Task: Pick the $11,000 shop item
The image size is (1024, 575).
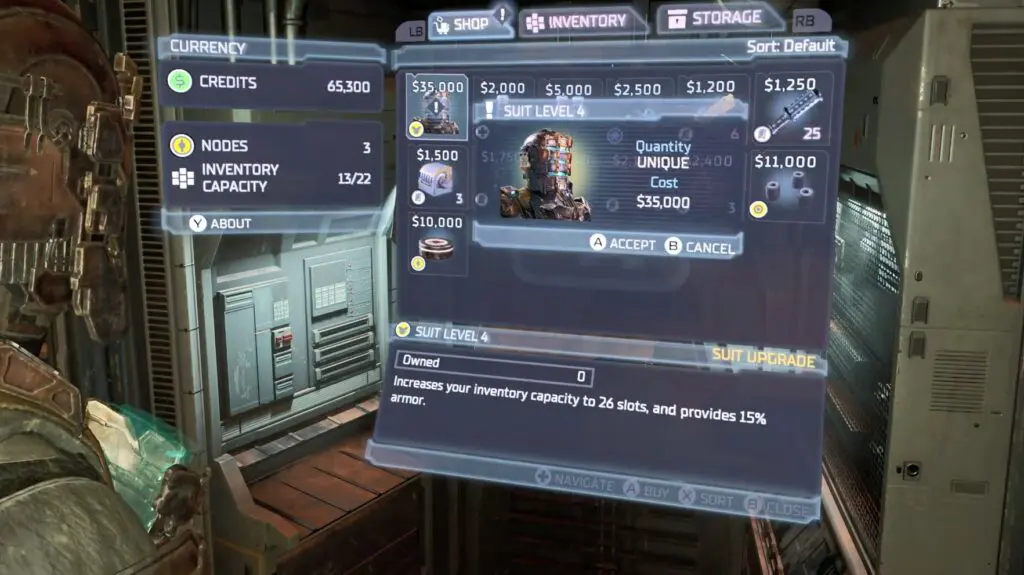Action: [x=790, y=186]
